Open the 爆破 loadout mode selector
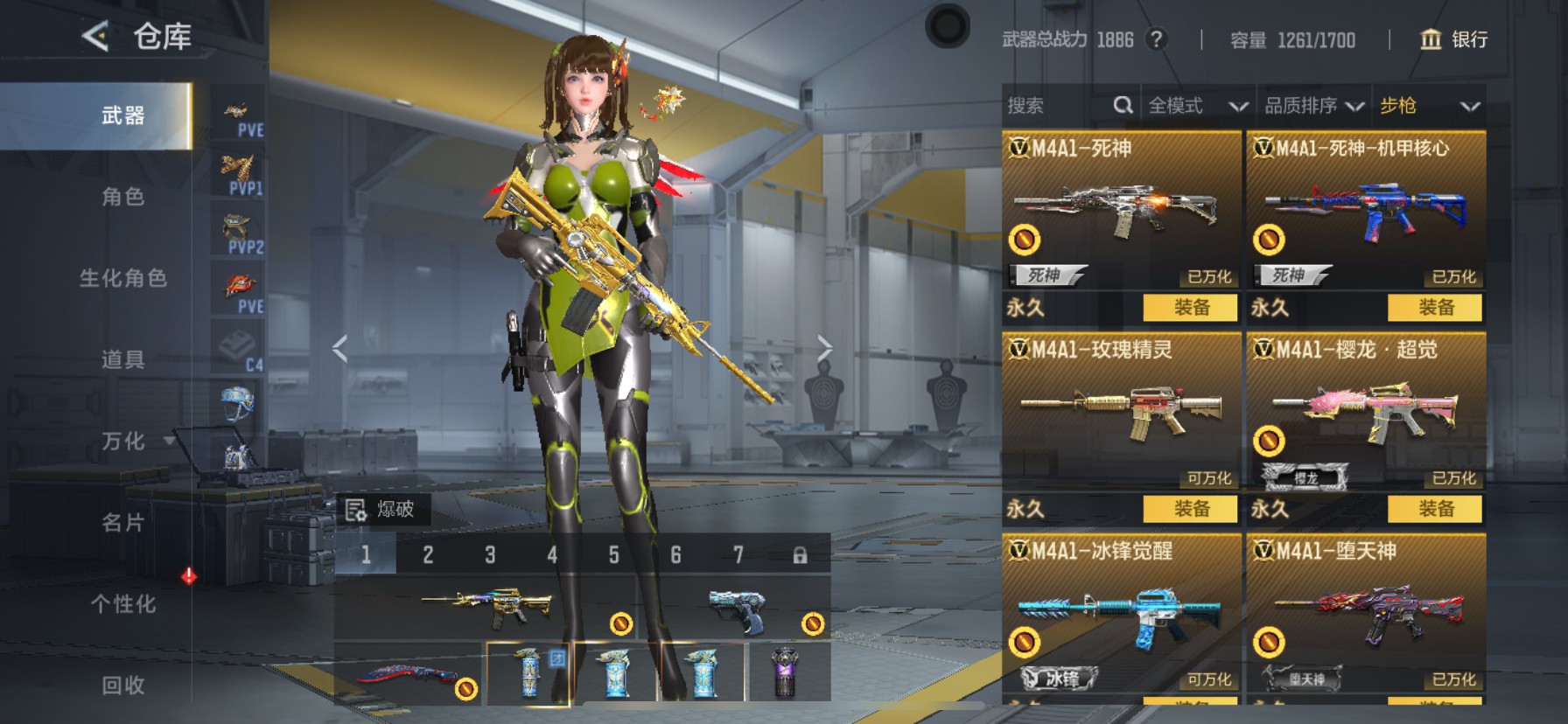Viewport: 1568px width, 724px height. tap(381, 509)
